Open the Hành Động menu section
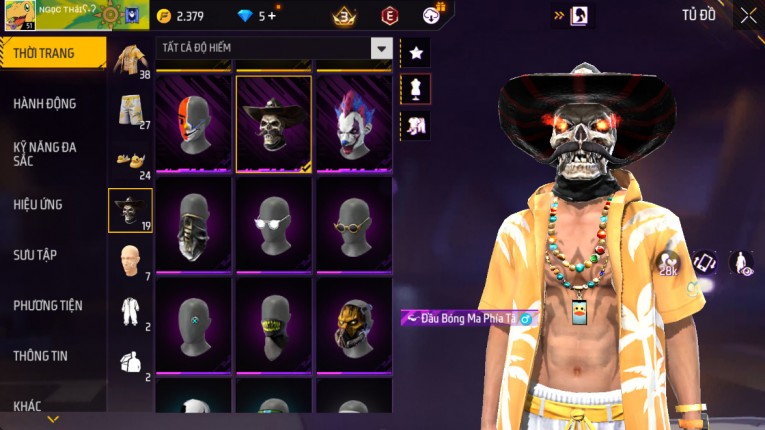The height and width of the screenshot is (430, 765). tap(45, 104)
